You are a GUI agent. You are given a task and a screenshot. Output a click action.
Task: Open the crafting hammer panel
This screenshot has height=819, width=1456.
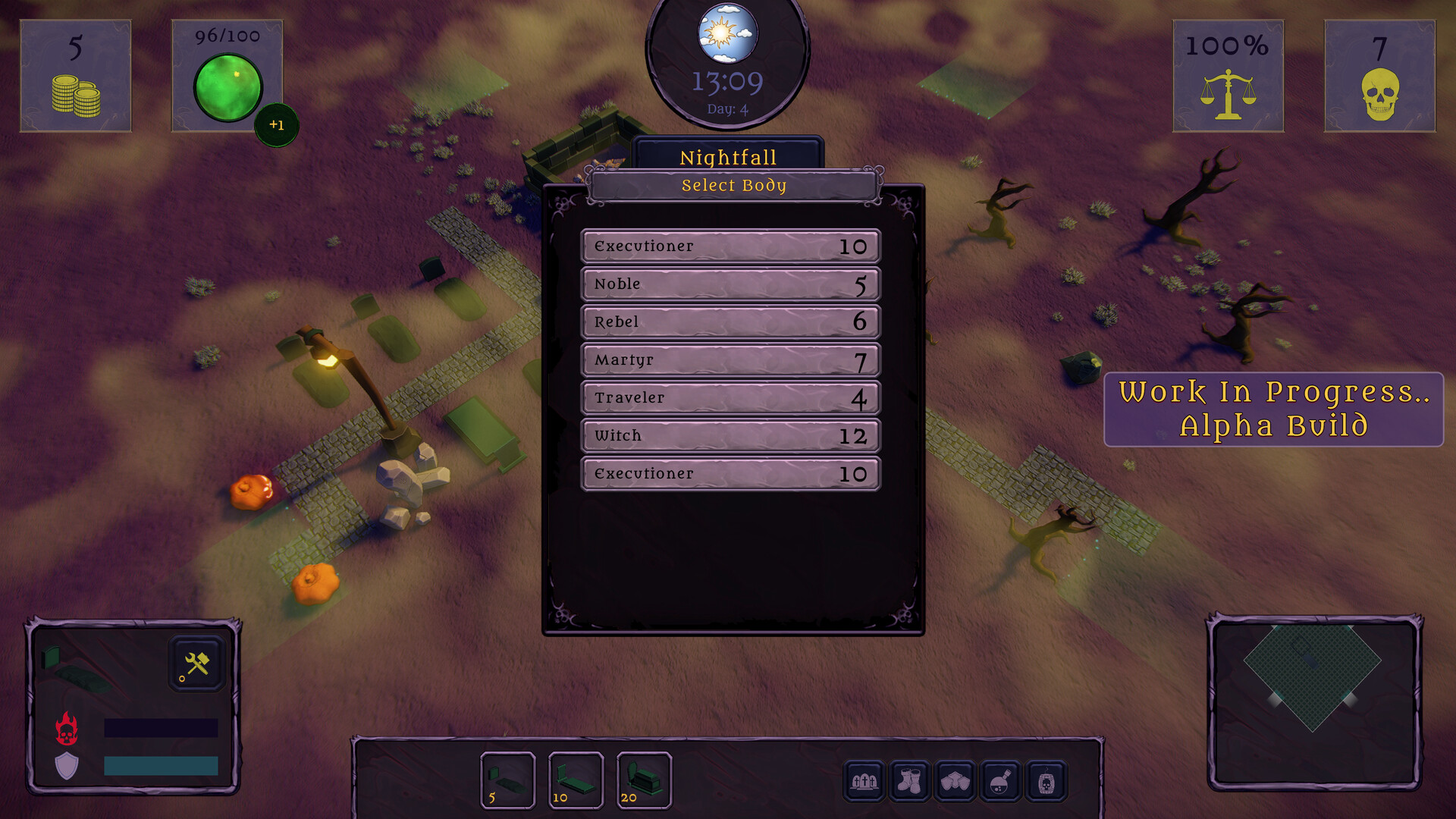194,663
